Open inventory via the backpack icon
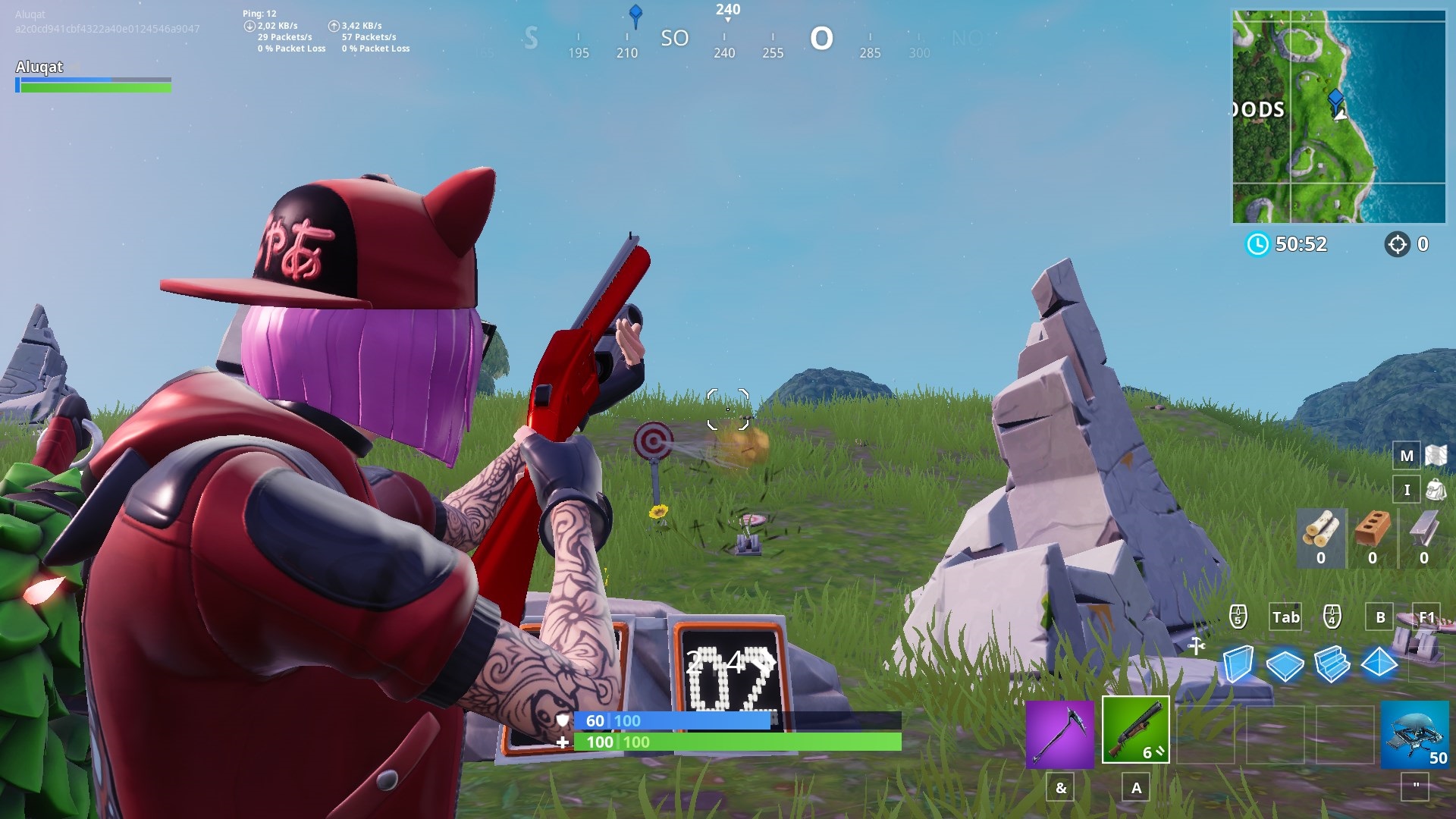Viewport: 1456px width, 819px height. coord(1407,490)
